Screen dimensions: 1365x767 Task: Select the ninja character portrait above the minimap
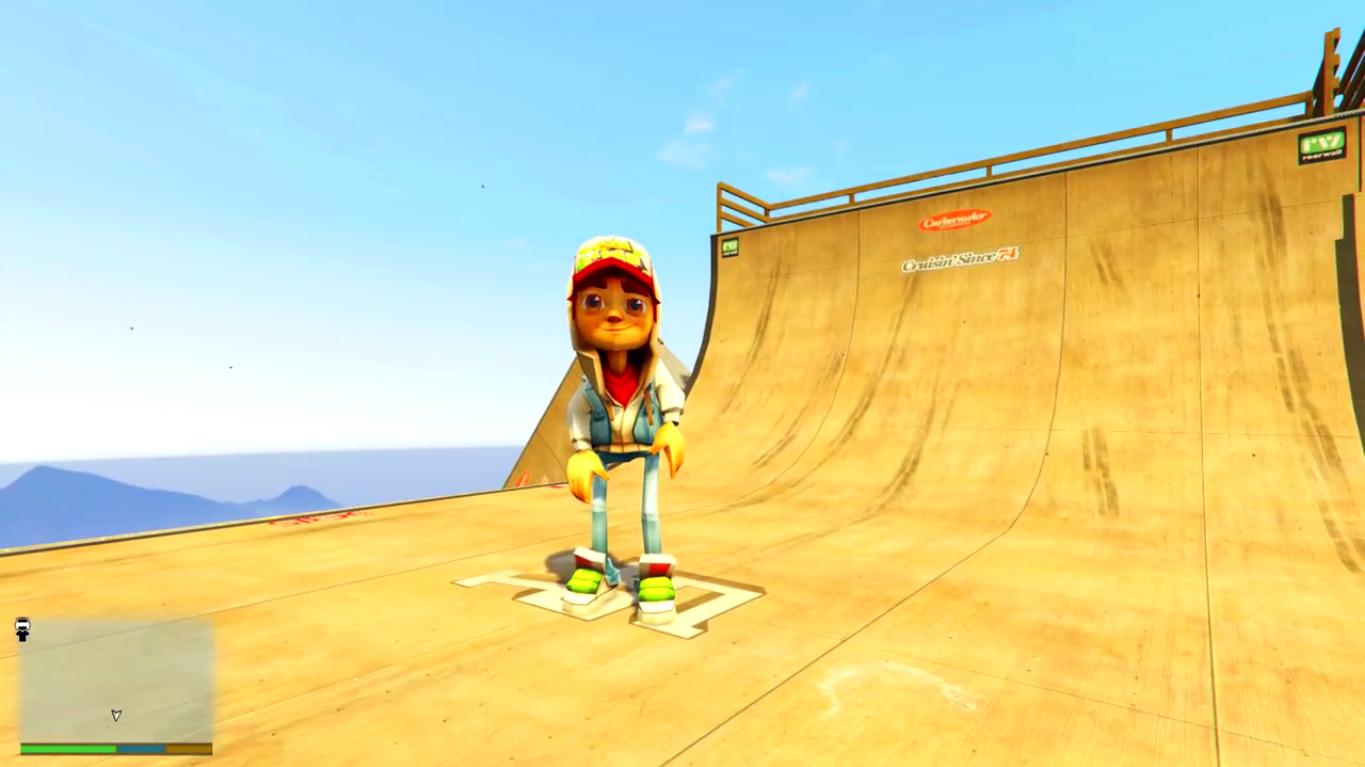tap(20, 628)
